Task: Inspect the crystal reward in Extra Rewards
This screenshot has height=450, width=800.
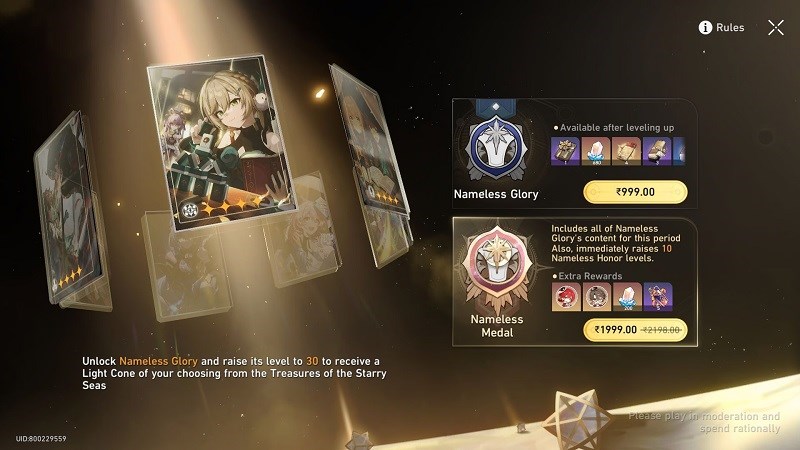Action: pos(627,296)
